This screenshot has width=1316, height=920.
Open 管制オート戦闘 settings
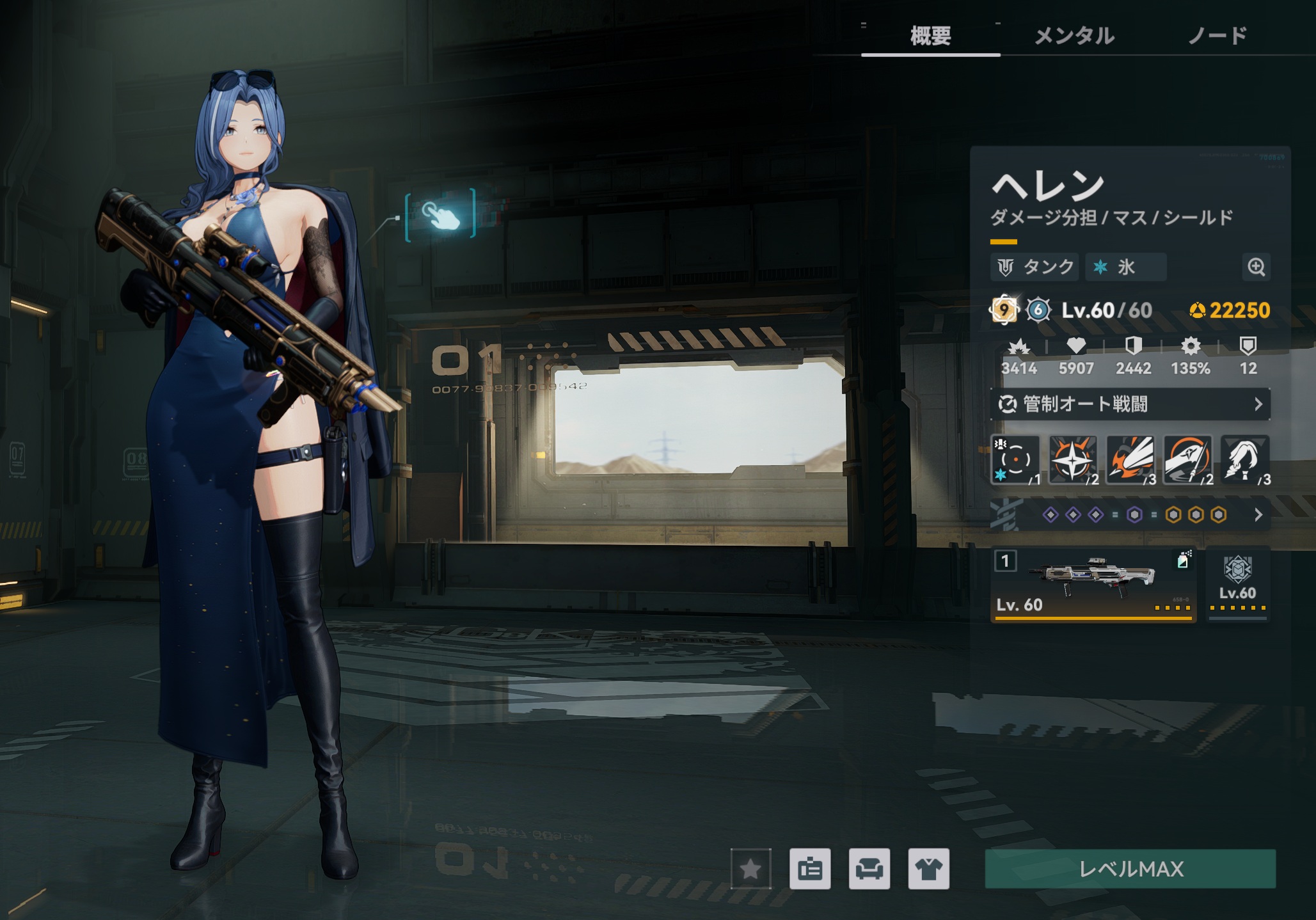(1130, 404)
